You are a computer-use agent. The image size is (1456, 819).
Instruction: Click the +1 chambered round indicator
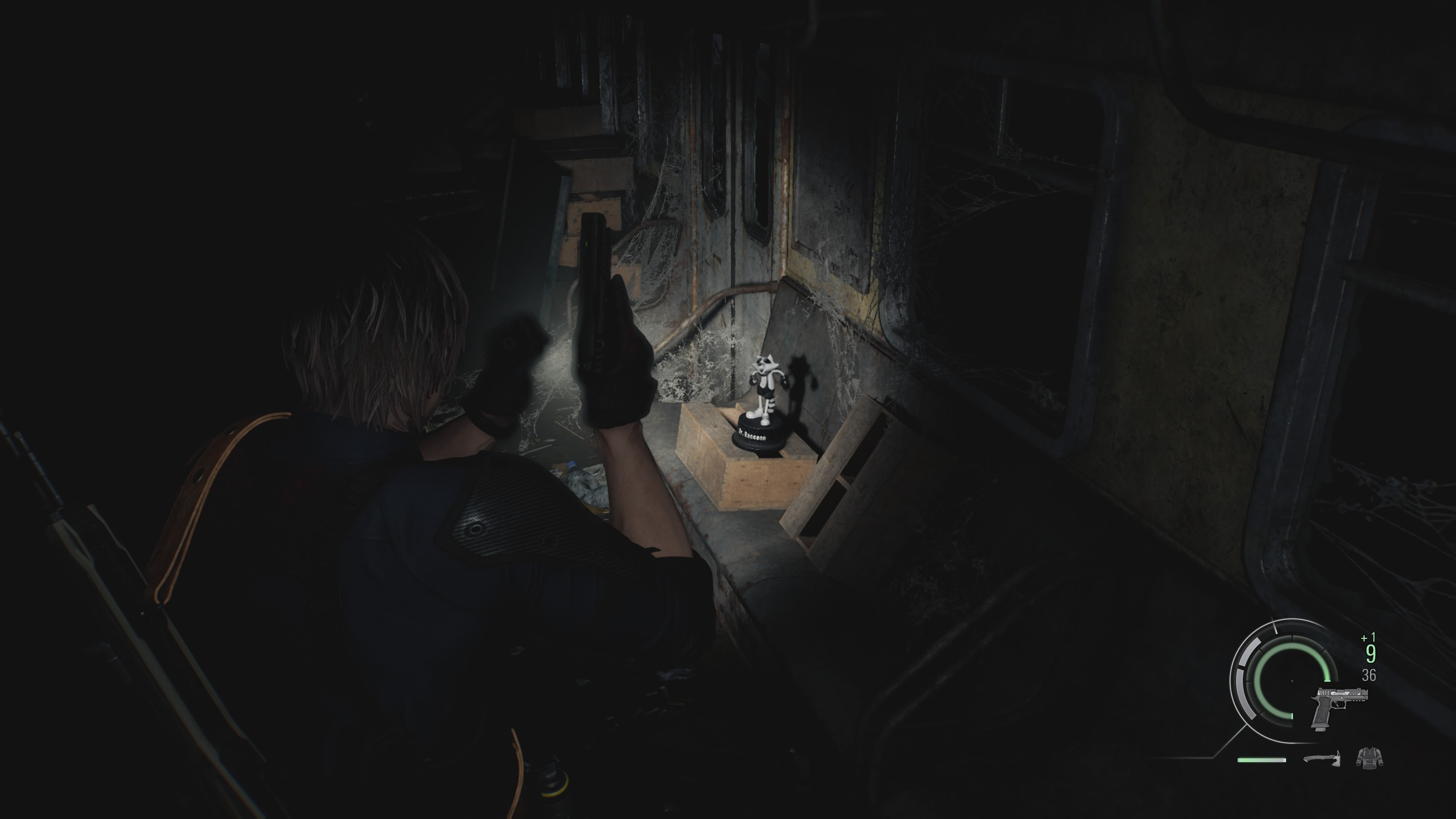point(1368,637)
